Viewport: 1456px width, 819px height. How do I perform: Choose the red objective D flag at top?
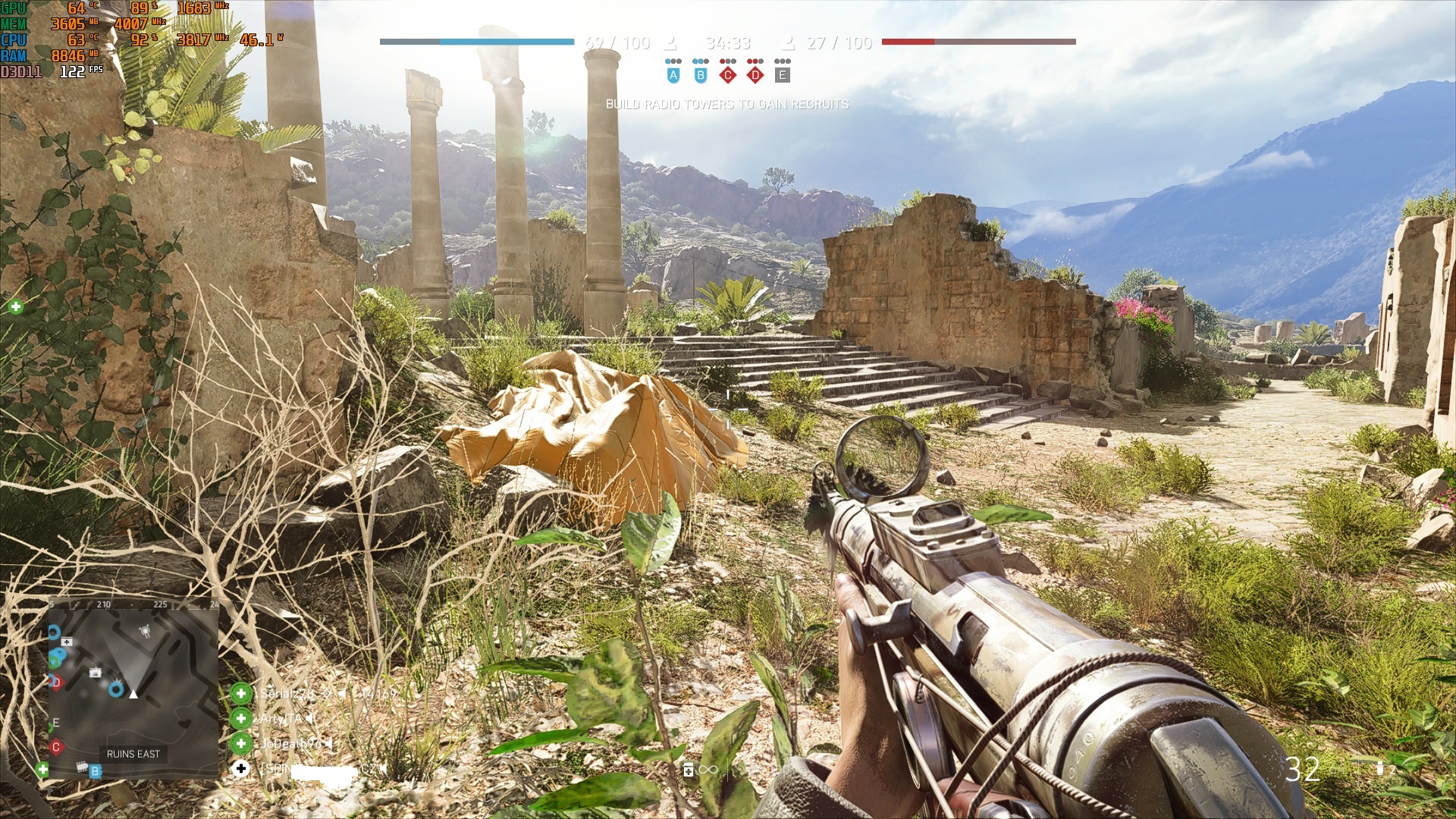point(755,75)
